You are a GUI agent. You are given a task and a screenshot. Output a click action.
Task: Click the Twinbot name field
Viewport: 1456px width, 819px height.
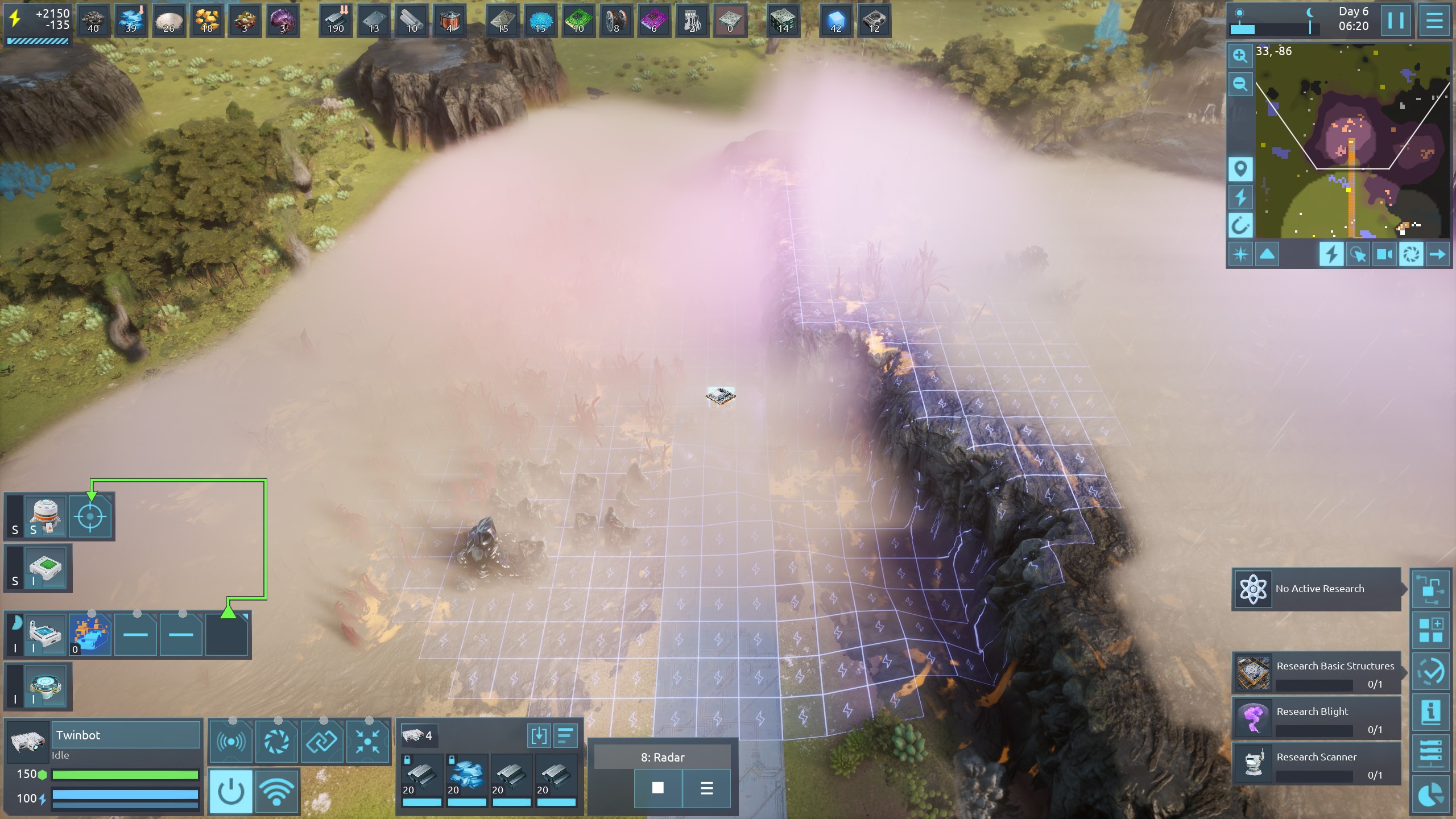click(x=126, y=735)
